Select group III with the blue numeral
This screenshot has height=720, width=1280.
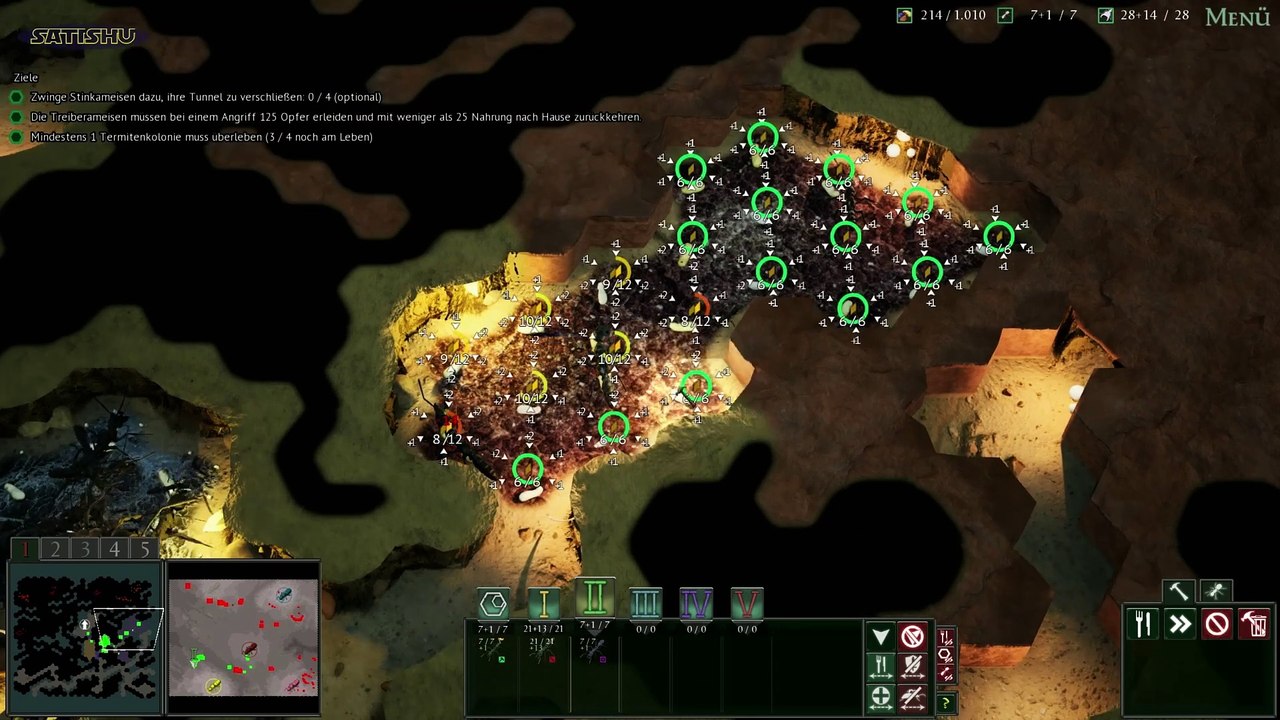pos(645,603)
